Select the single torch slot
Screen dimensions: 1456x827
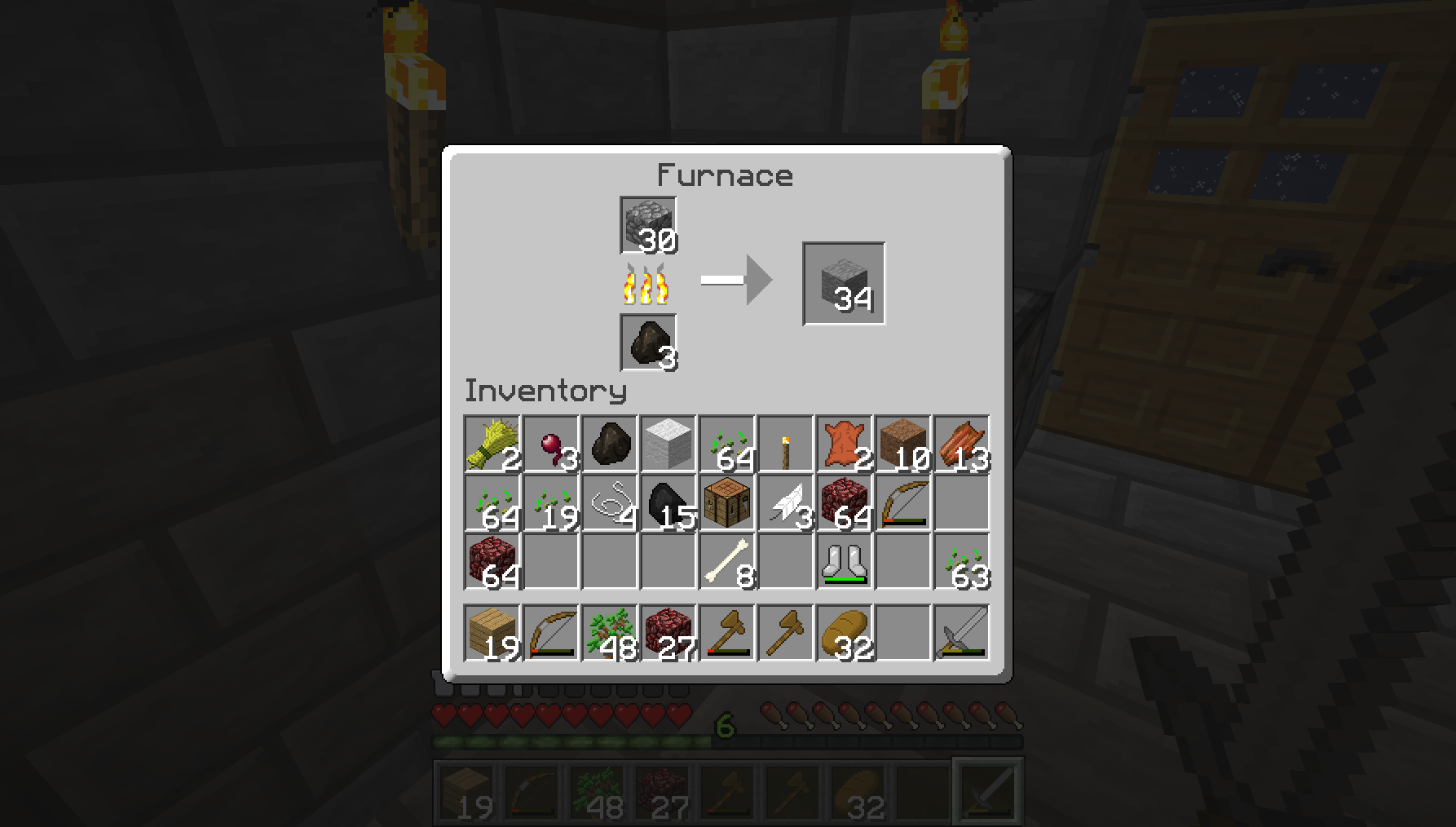786,444
